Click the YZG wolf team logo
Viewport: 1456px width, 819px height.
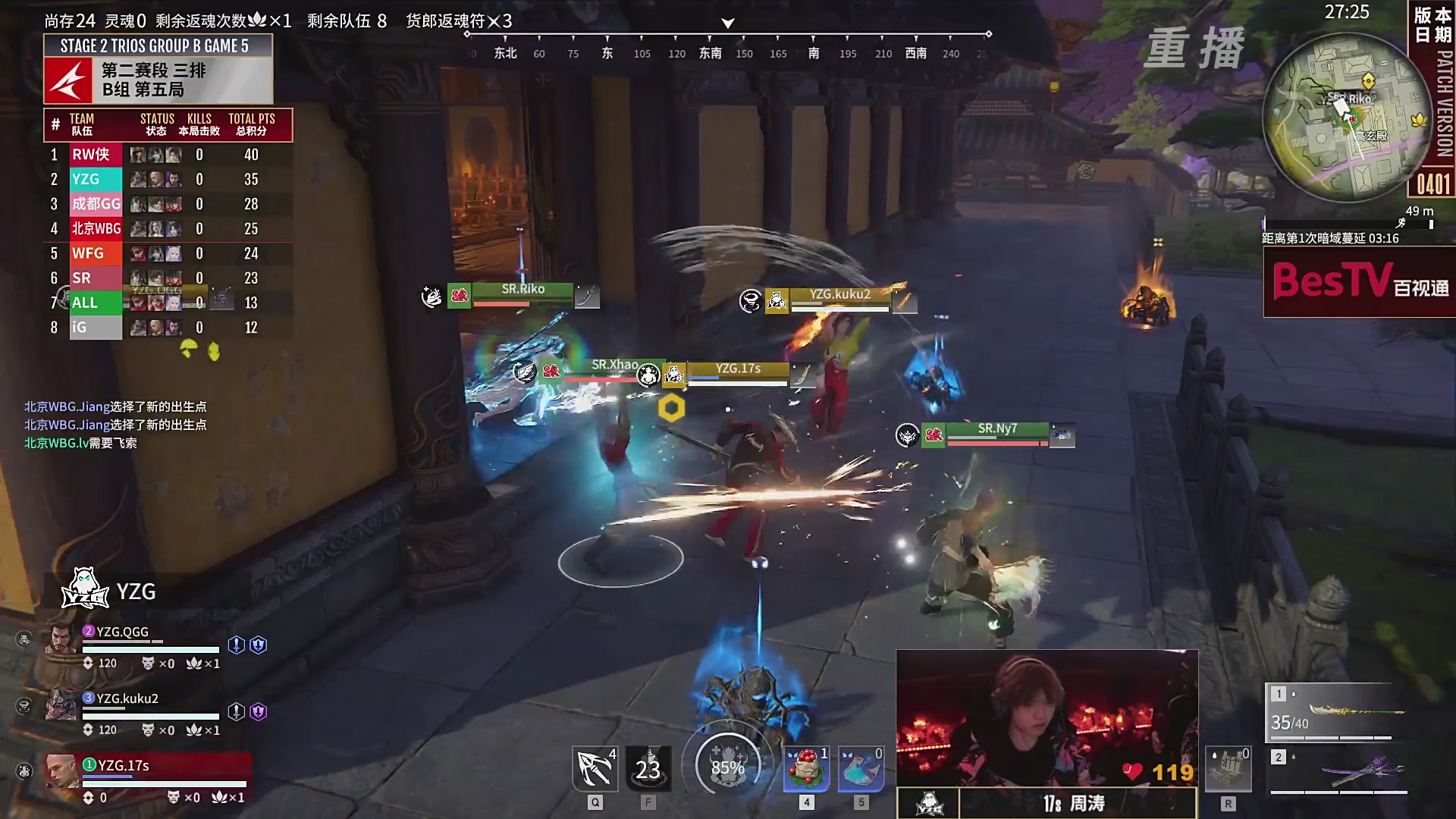click(85, 591)
